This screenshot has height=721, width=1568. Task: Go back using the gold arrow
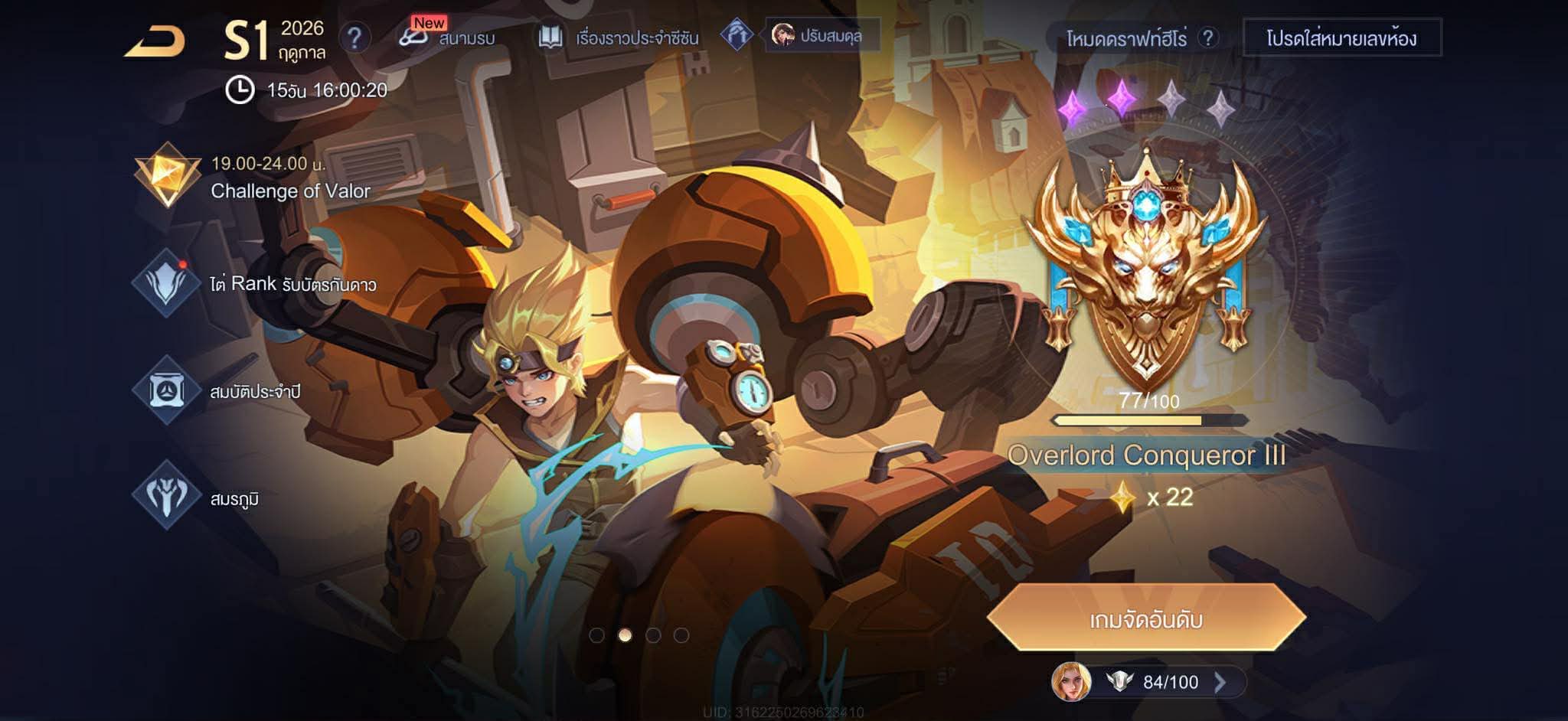(156, 41)
